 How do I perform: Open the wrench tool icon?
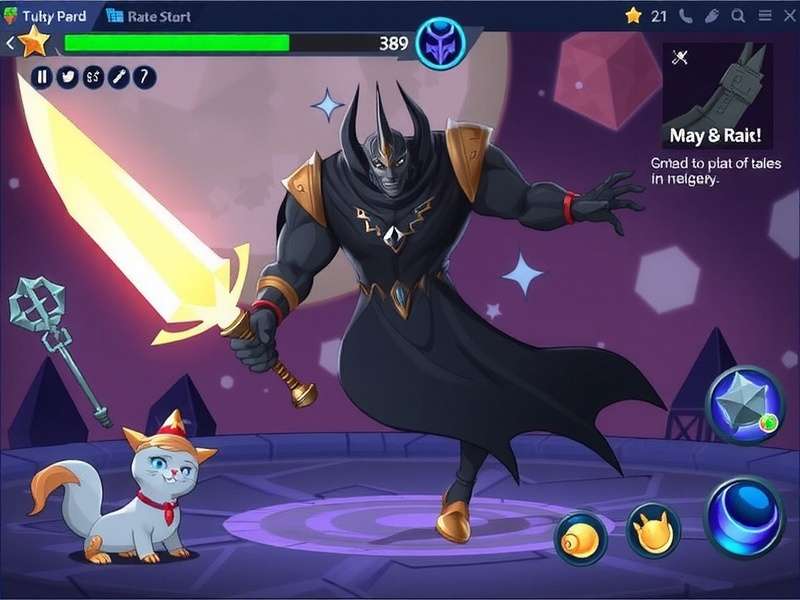click(119, 76)
